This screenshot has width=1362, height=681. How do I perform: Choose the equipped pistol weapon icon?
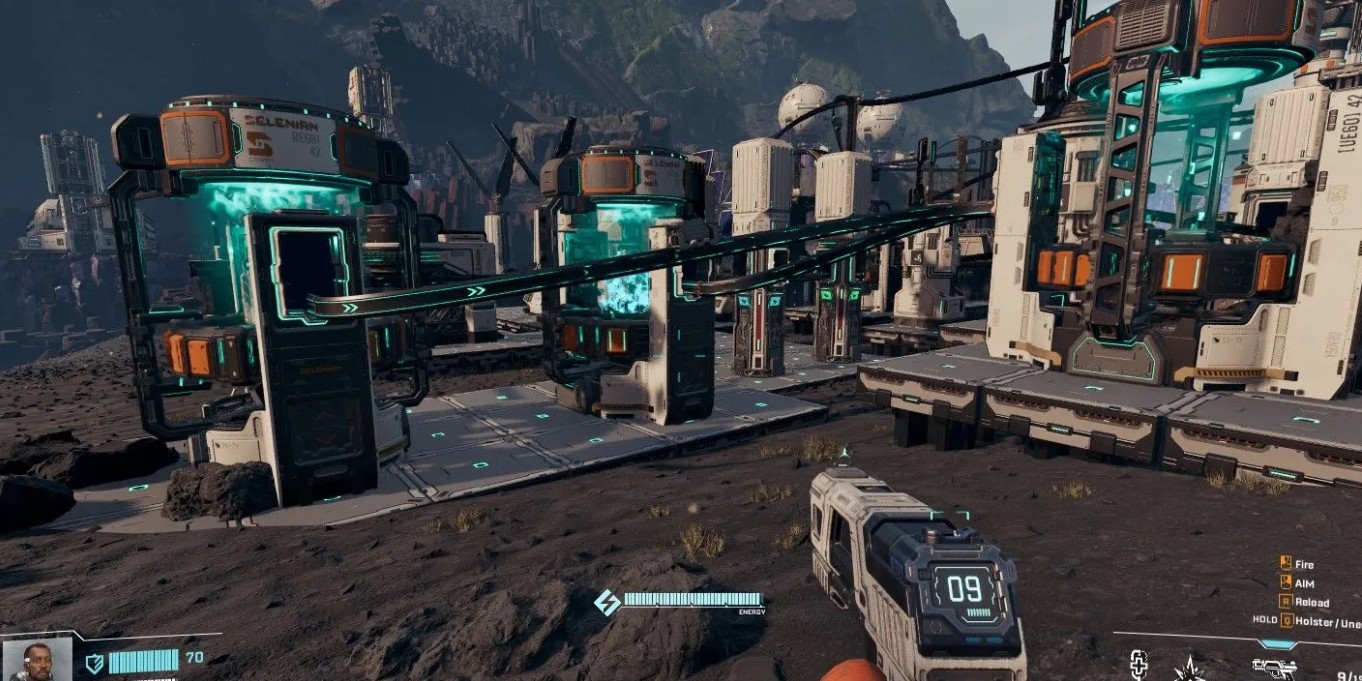(1274, 668)
